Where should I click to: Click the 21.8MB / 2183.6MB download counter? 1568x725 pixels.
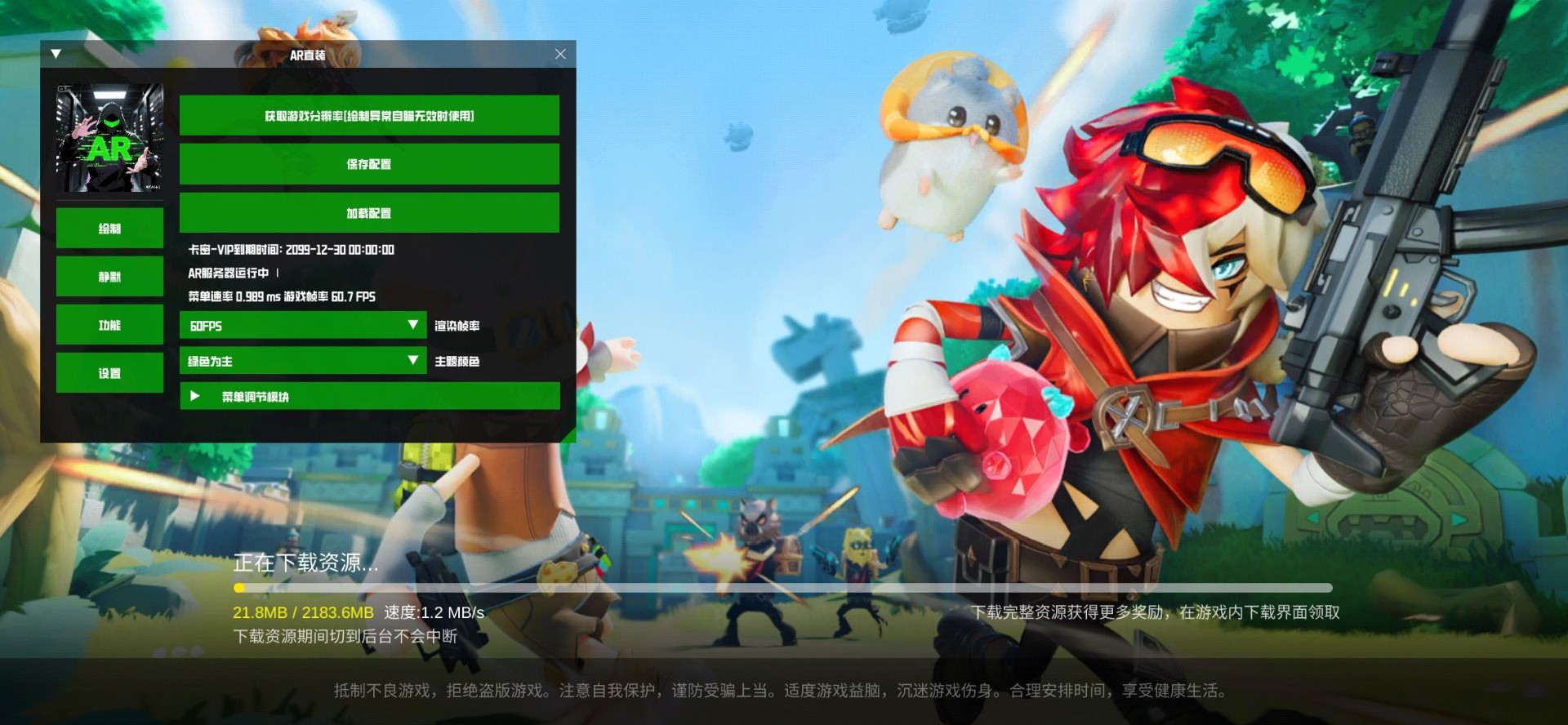click(304, 612)
